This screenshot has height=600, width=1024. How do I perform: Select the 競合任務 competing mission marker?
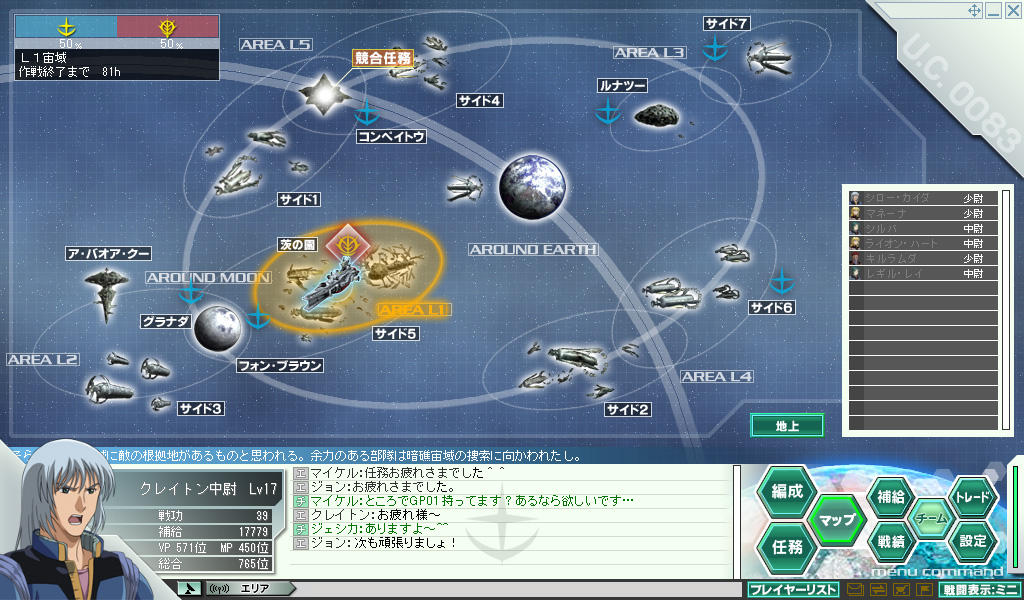click(382, 58)
